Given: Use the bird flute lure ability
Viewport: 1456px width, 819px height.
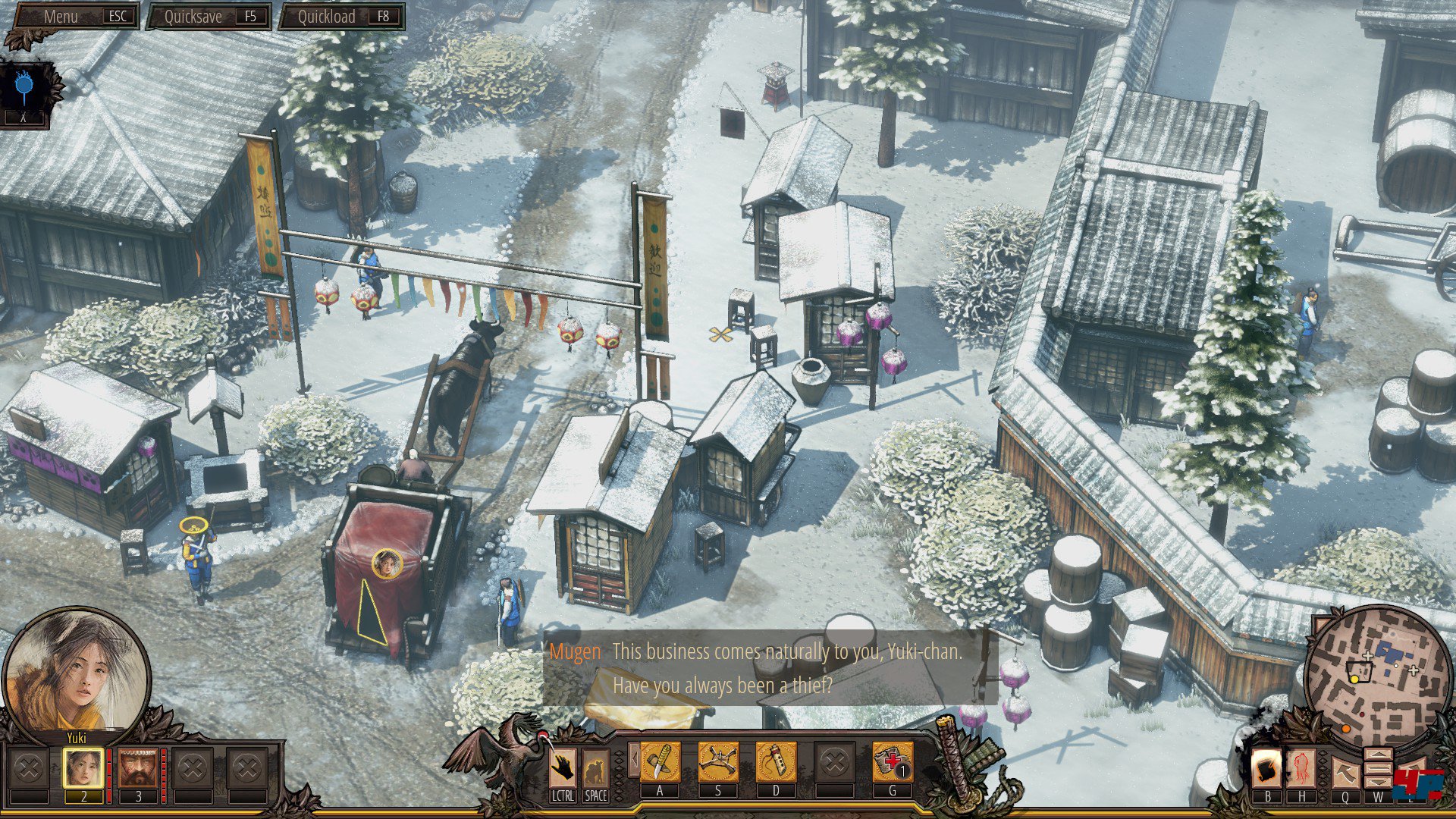Looking at the screenshot, I should [x=776, y=762].
